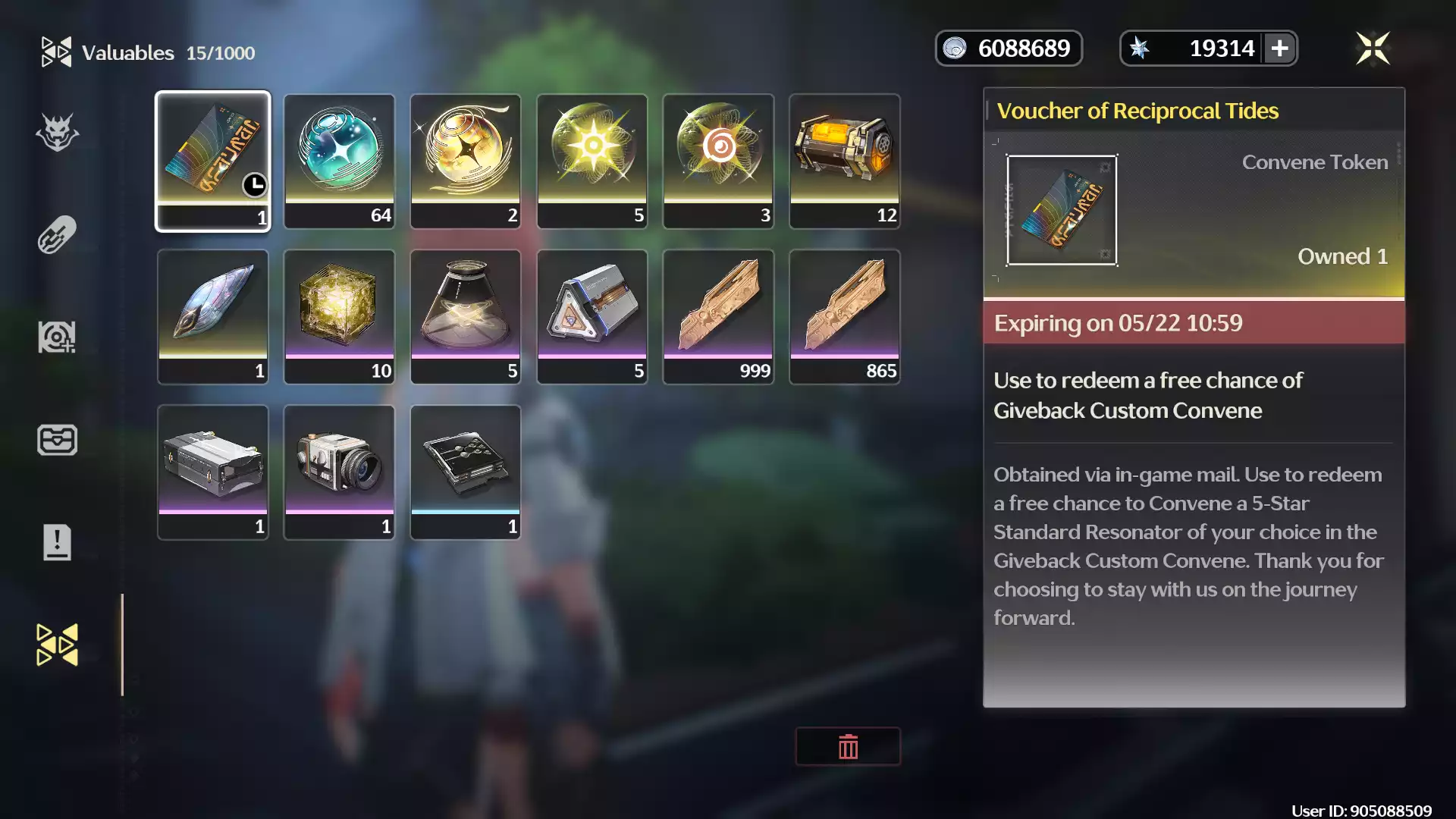
Task: Open the orange supply crate item
Action: [x=845, y=160]
